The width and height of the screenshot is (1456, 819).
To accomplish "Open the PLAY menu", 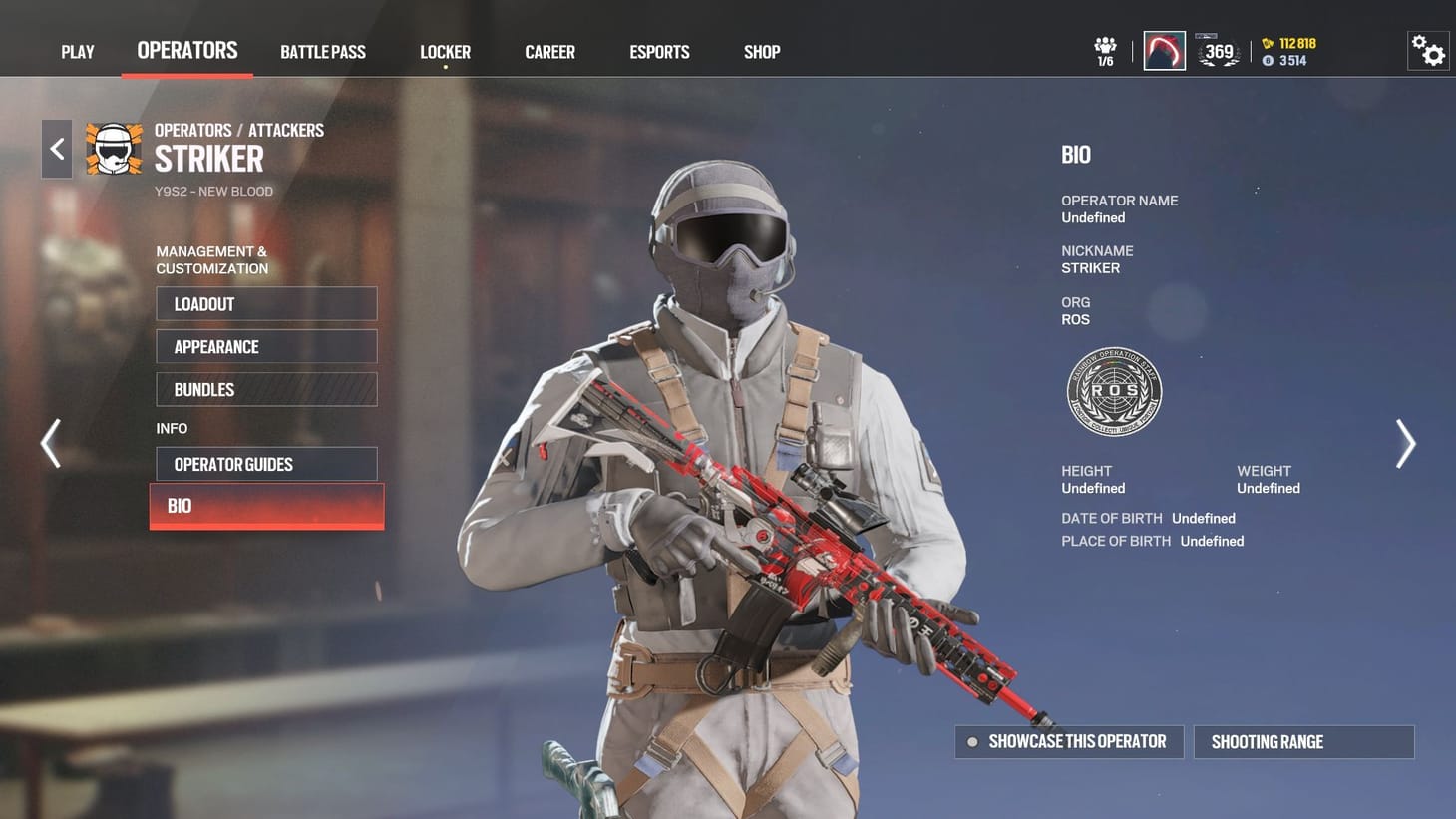I will pyautogui.click(x=78, y=51).
